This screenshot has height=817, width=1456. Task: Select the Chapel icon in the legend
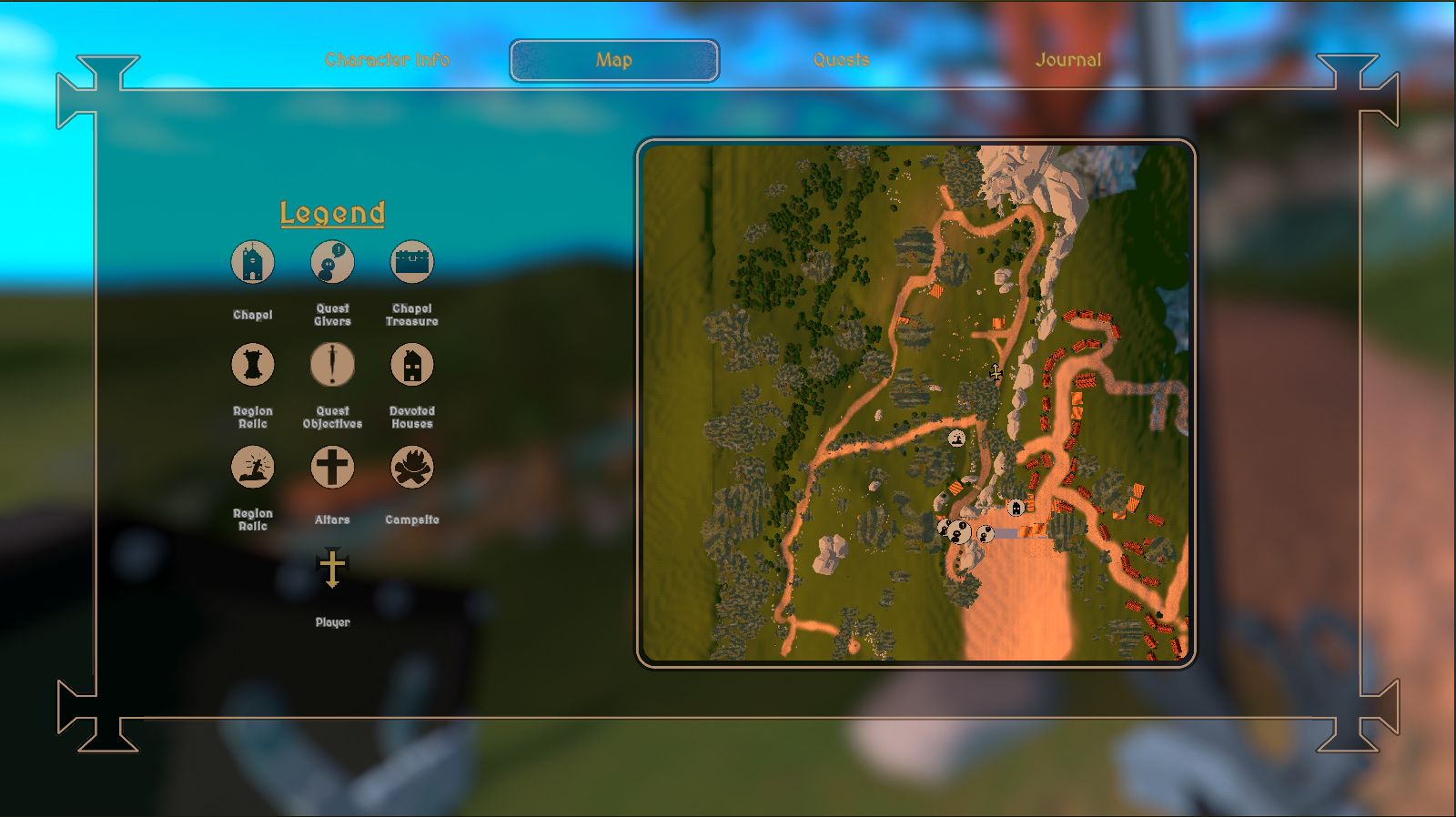tap(252, 262)
